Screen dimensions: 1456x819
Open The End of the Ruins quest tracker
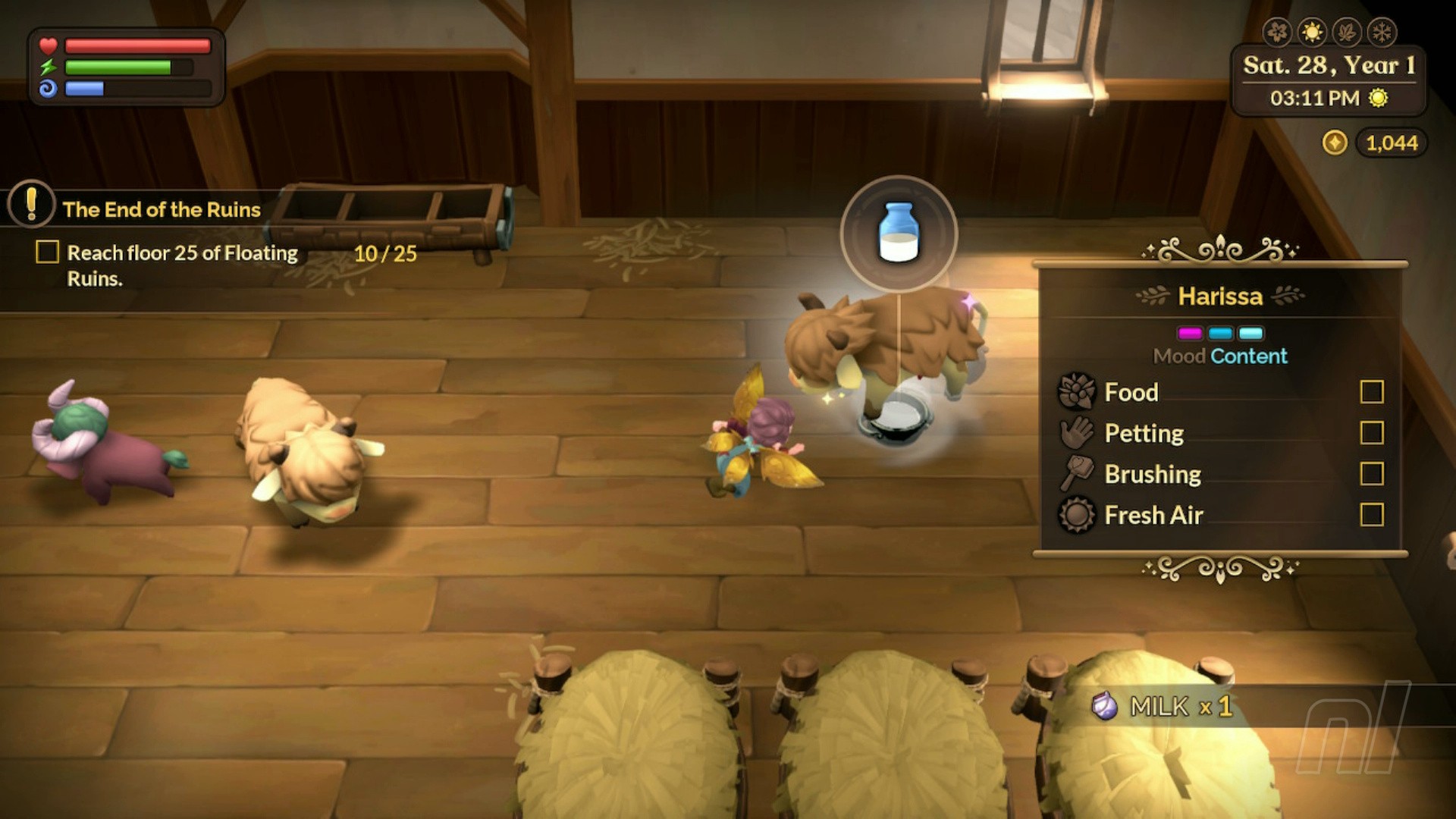coord(161,209)
